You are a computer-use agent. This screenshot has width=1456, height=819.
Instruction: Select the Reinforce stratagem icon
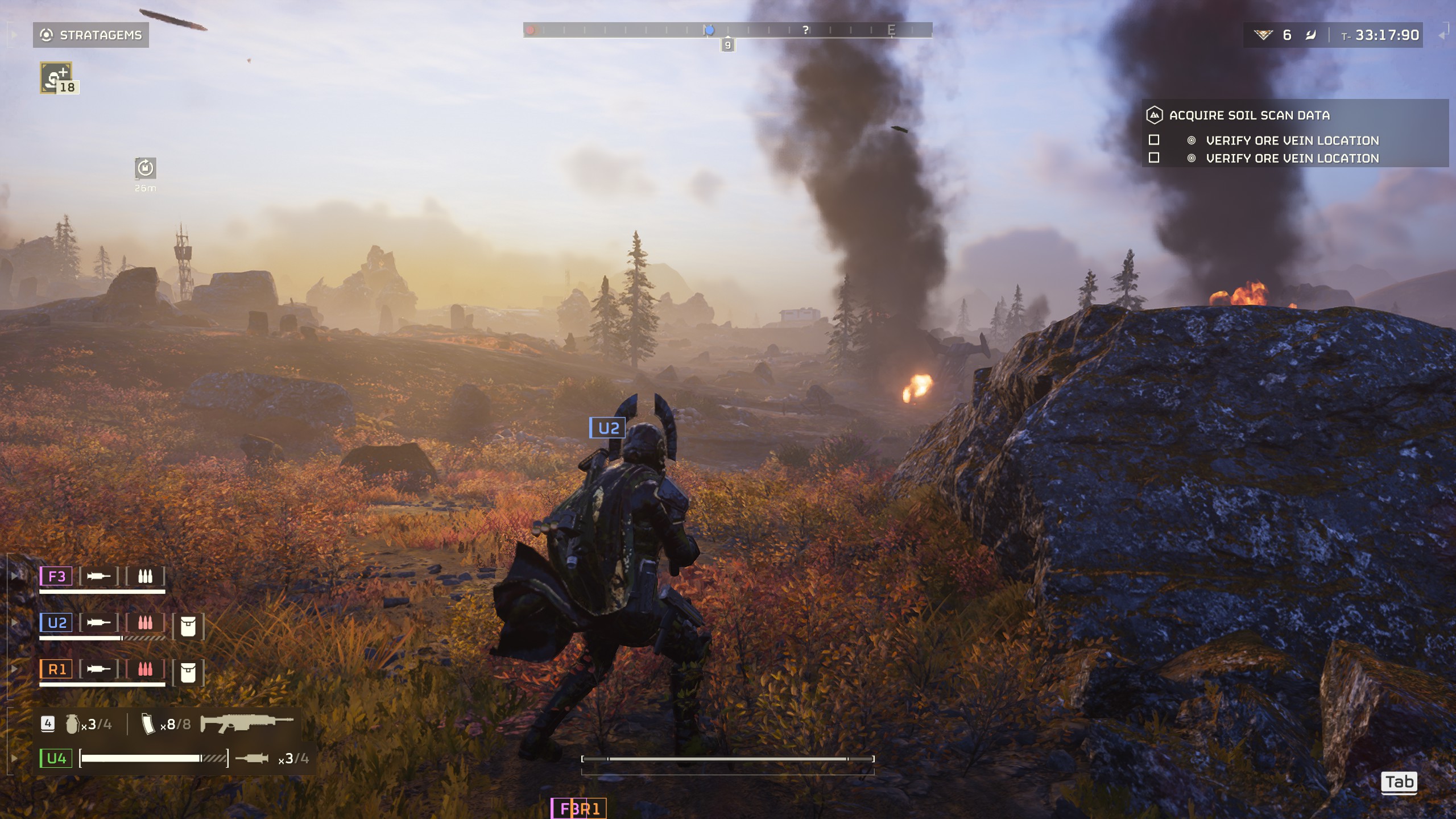click(56, 78)
